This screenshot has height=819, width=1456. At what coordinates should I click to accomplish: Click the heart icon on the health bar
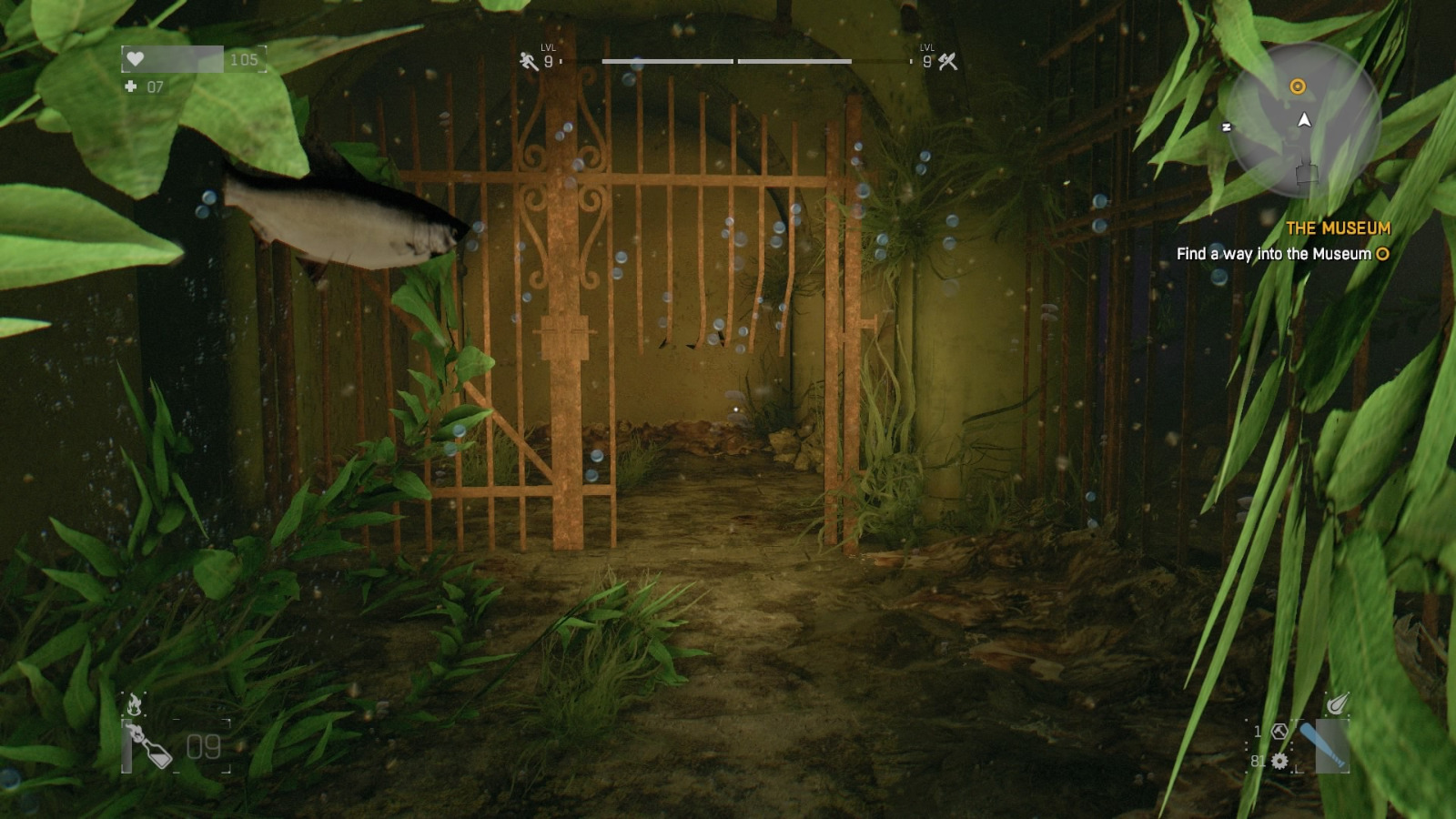[x=135, y=59]
